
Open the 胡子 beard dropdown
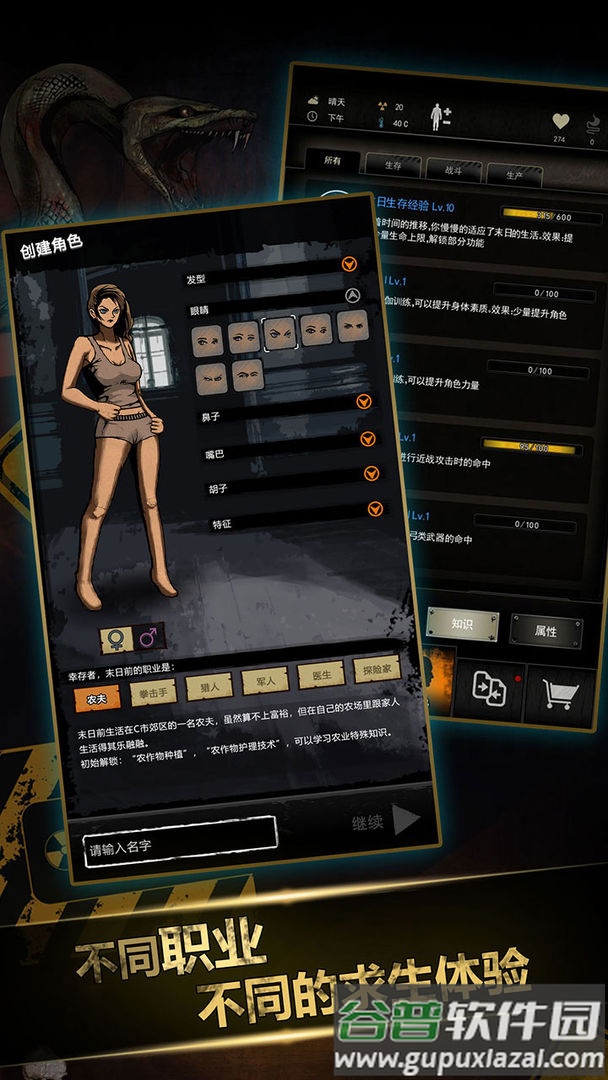(371, 474)
